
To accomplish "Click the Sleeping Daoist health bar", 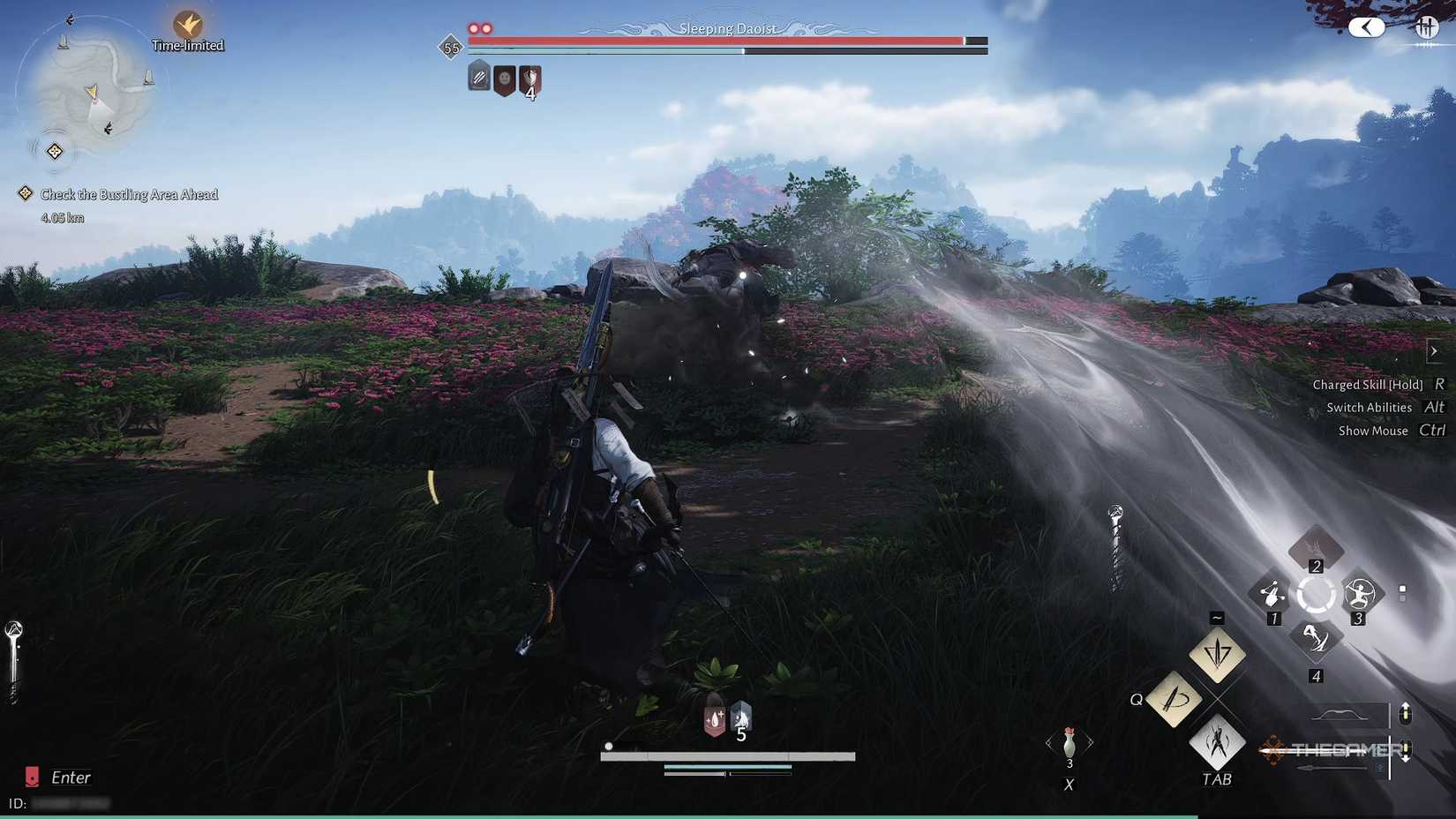I will pyautogui.click(x=724, y=41).
